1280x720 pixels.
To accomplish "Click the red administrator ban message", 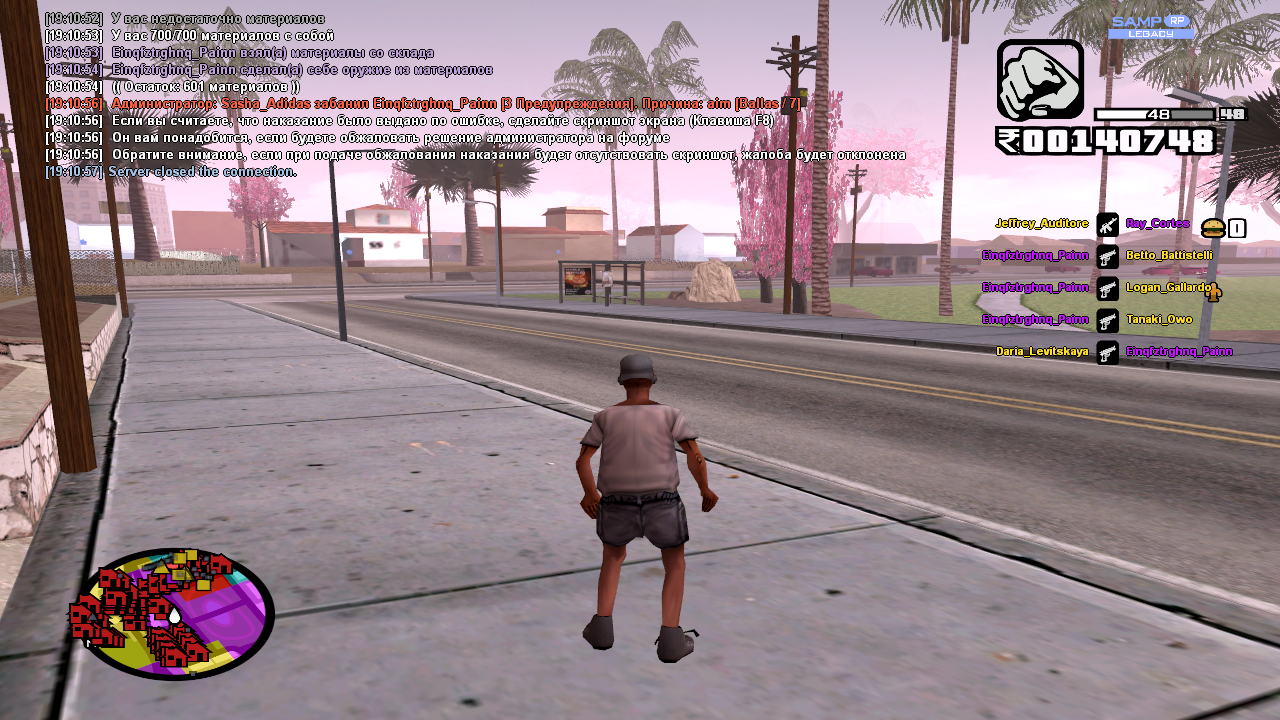I will pos(455,103).
